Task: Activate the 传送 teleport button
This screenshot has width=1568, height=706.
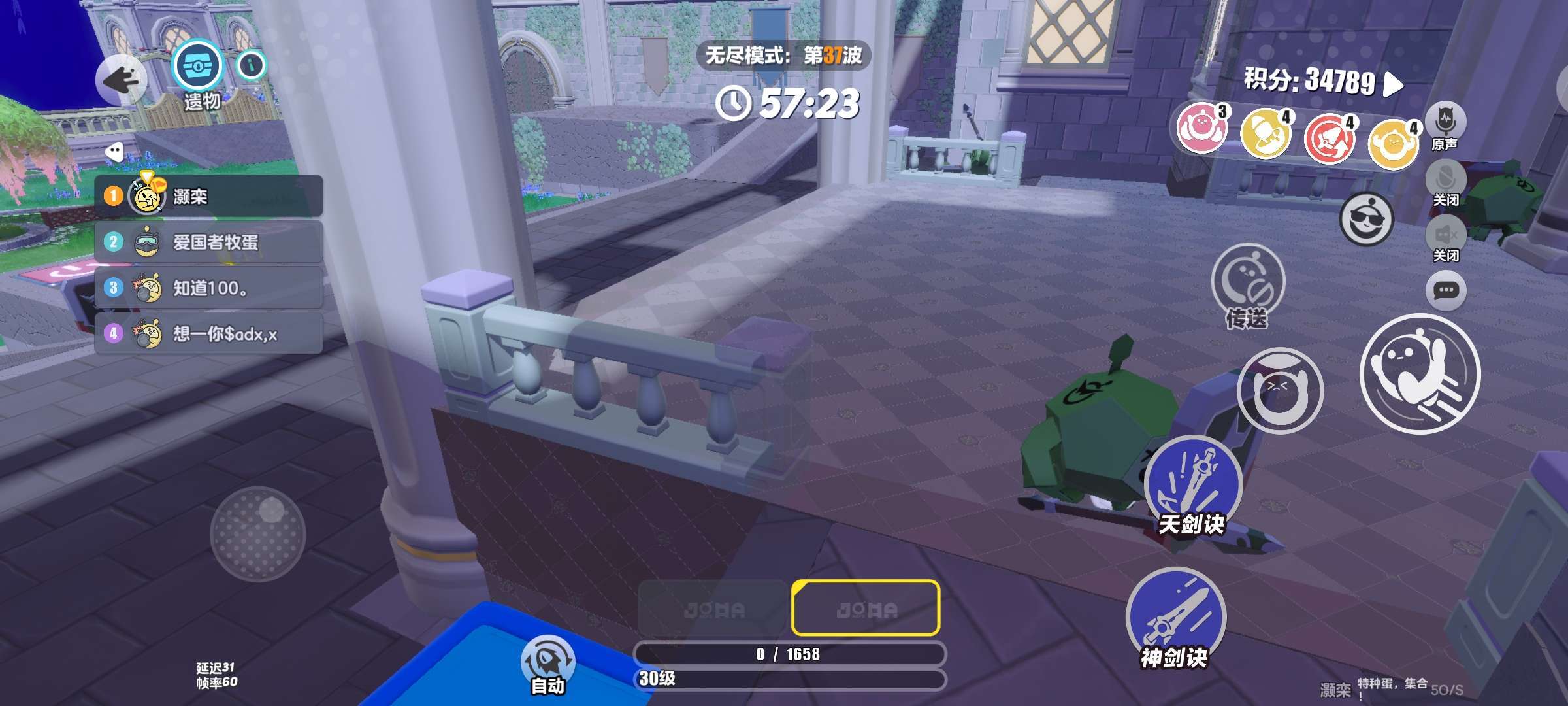Action: (x=1247, y=281)
